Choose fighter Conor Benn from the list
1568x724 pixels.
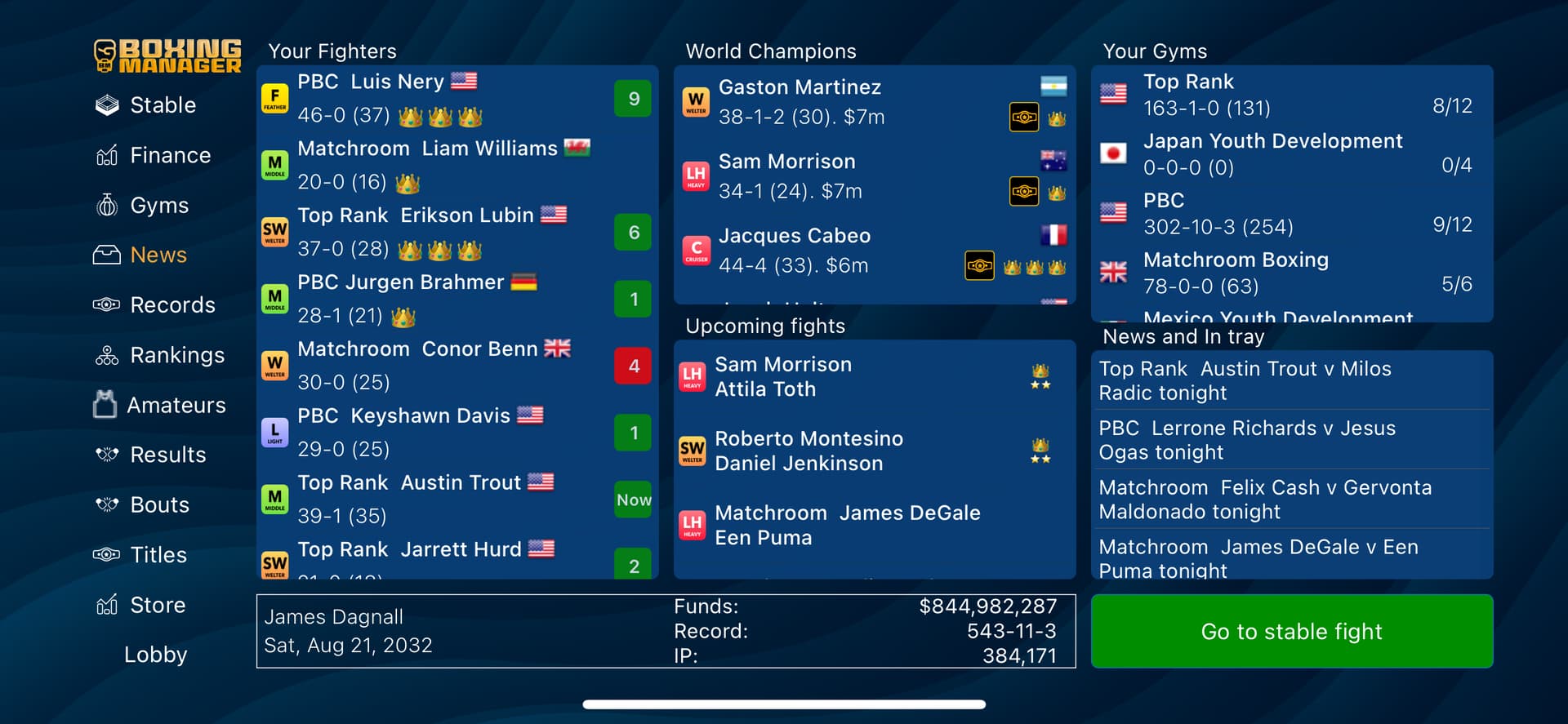441,366
